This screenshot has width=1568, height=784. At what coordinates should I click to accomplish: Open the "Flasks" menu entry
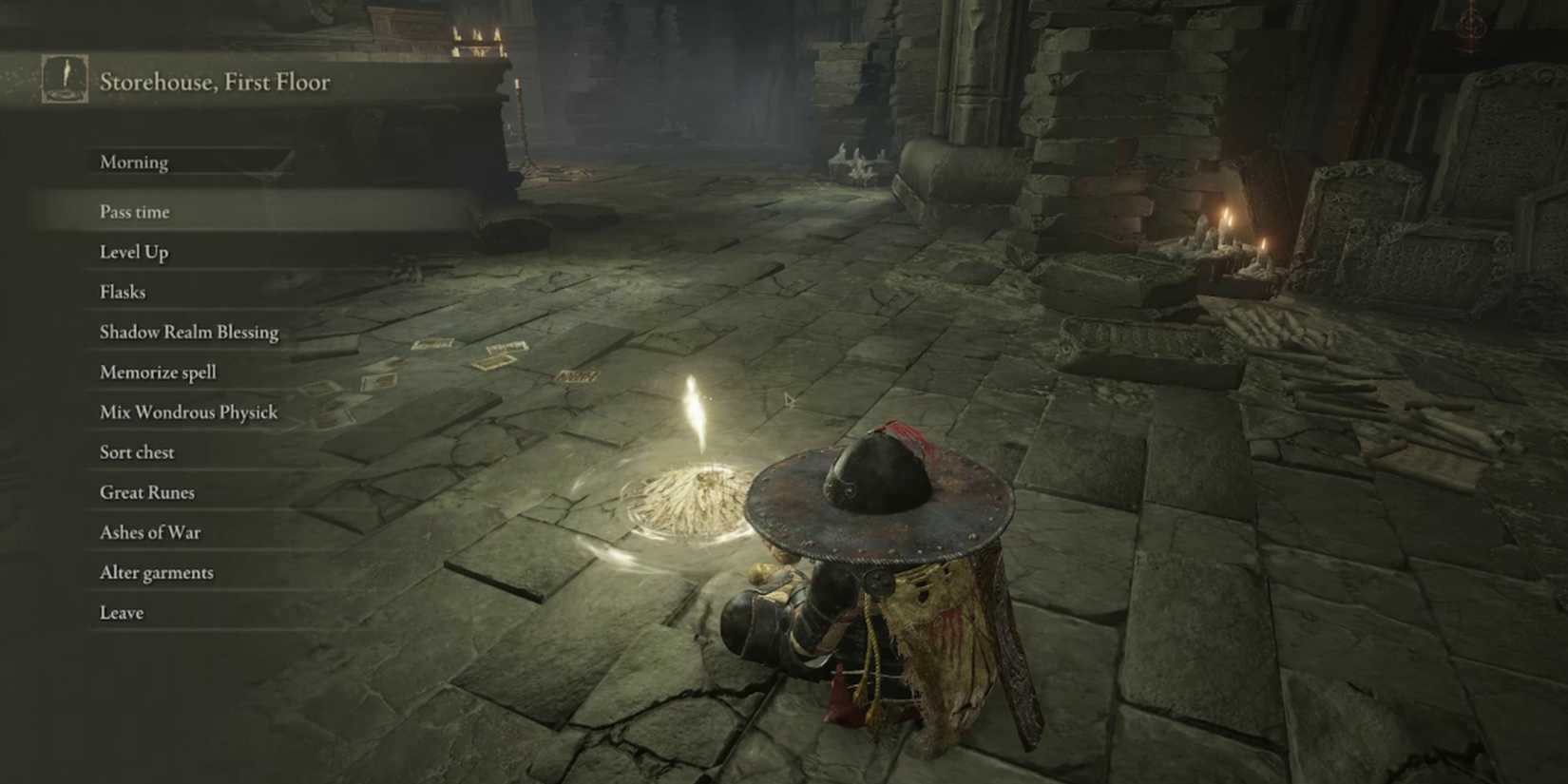tap(122, 292)
